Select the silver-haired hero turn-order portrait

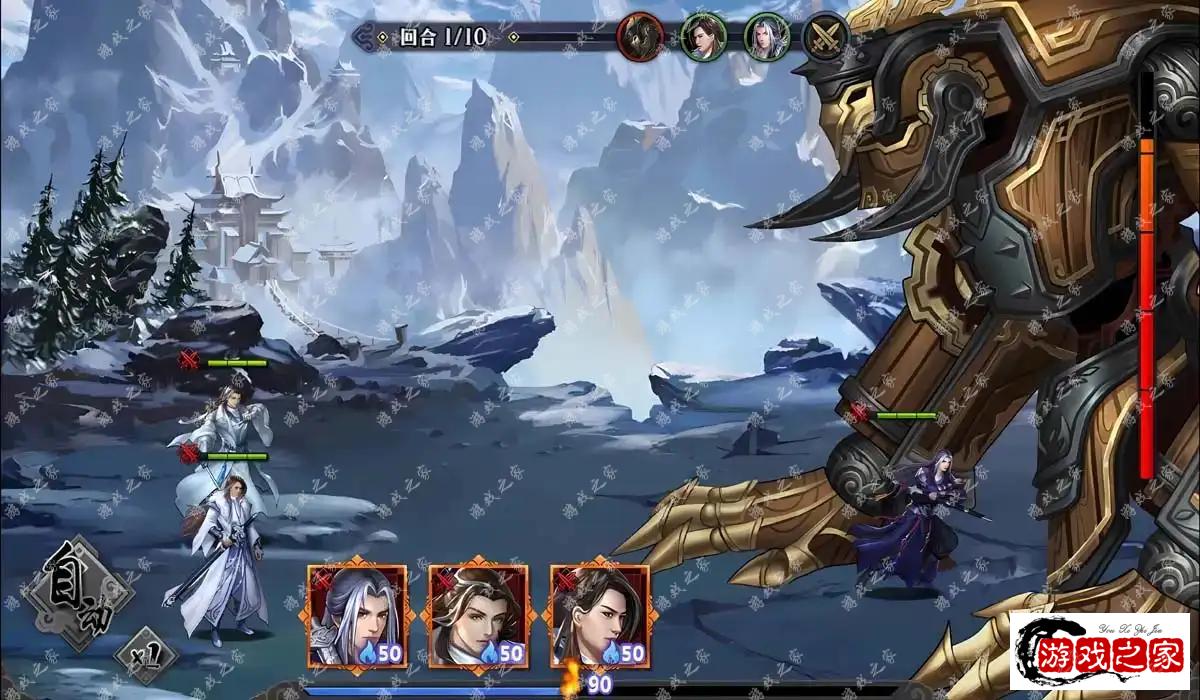(x=766, y=38)
